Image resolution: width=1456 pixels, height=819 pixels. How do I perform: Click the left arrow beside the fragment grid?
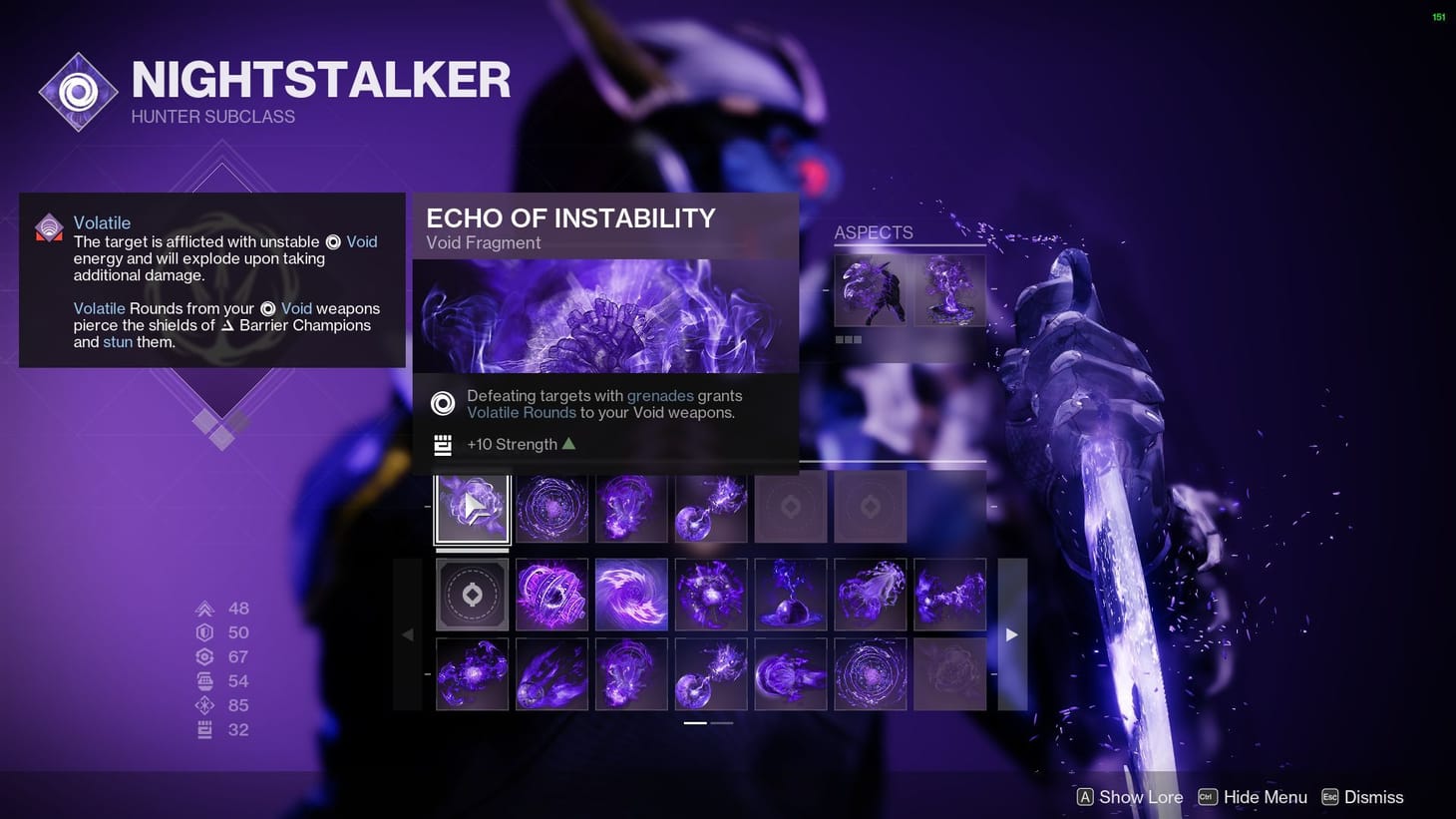click(408, 633)
